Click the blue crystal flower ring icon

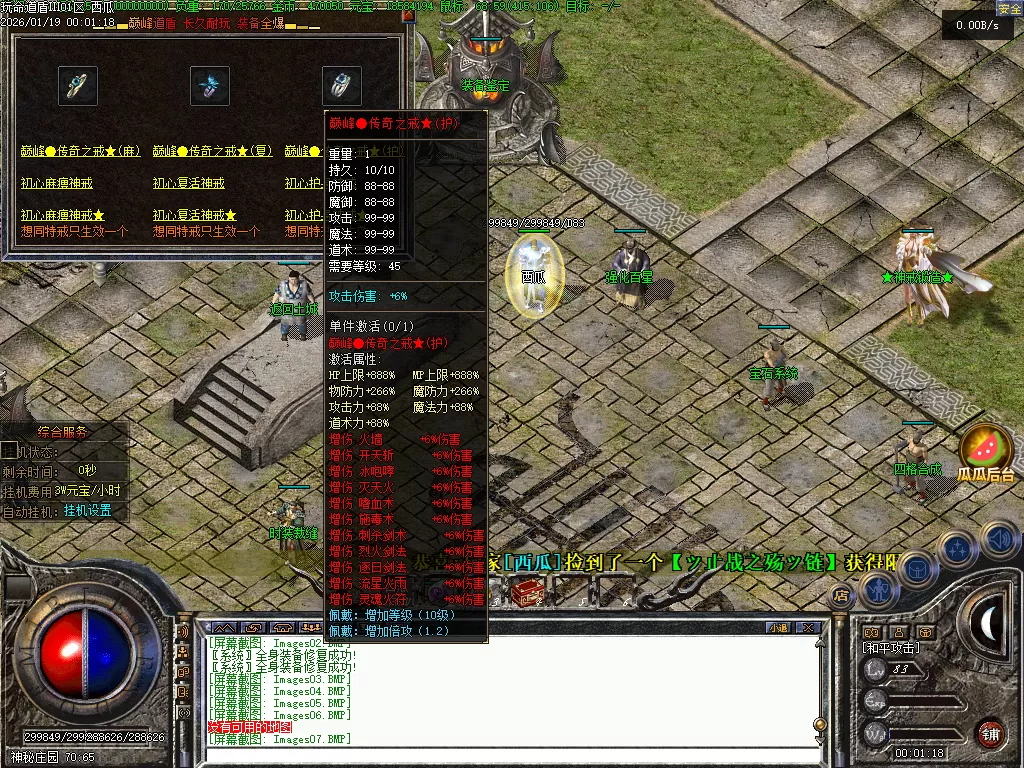[x=210, y=86]
